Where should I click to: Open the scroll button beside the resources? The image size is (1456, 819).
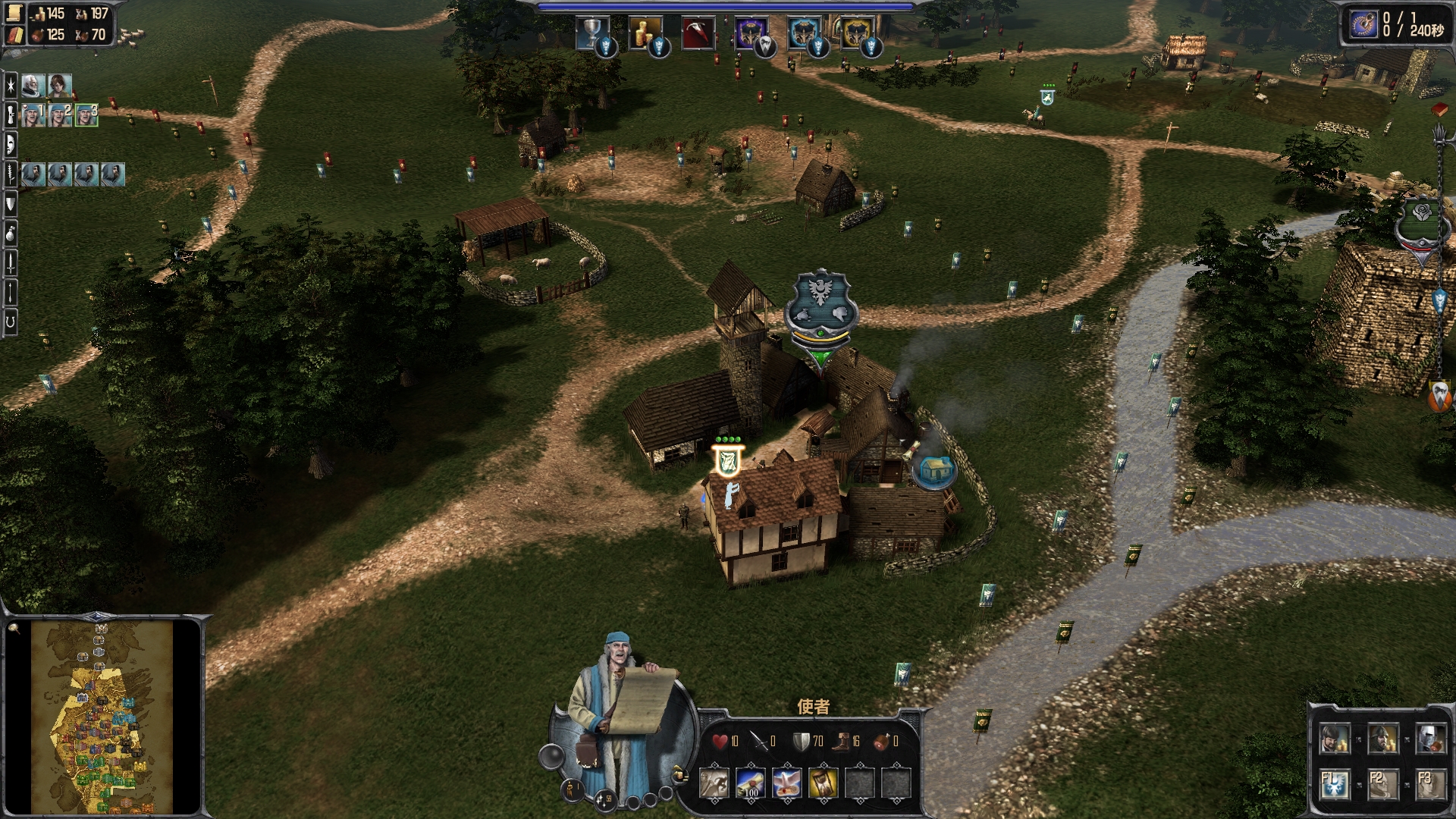15,14
